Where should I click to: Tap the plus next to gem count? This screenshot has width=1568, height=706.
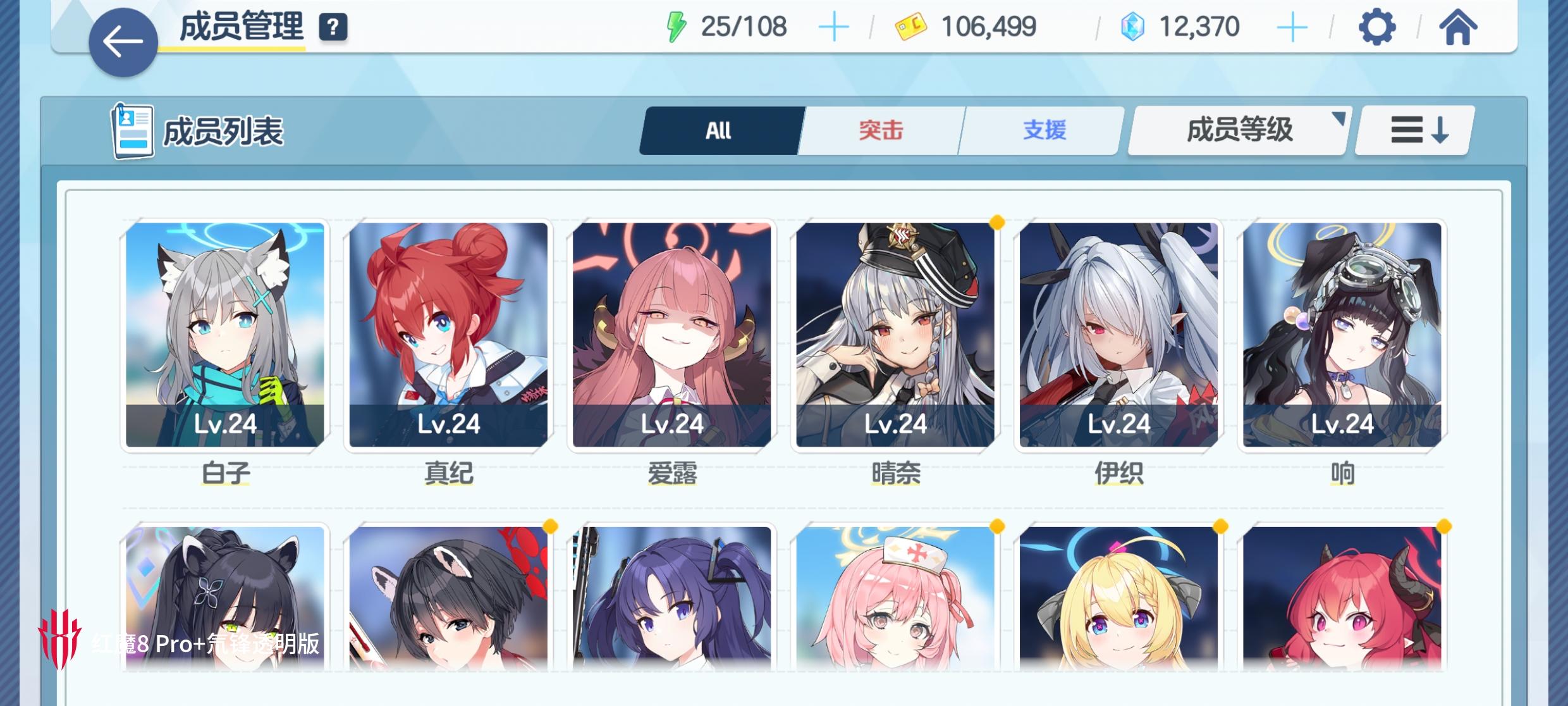point(1294,25)
